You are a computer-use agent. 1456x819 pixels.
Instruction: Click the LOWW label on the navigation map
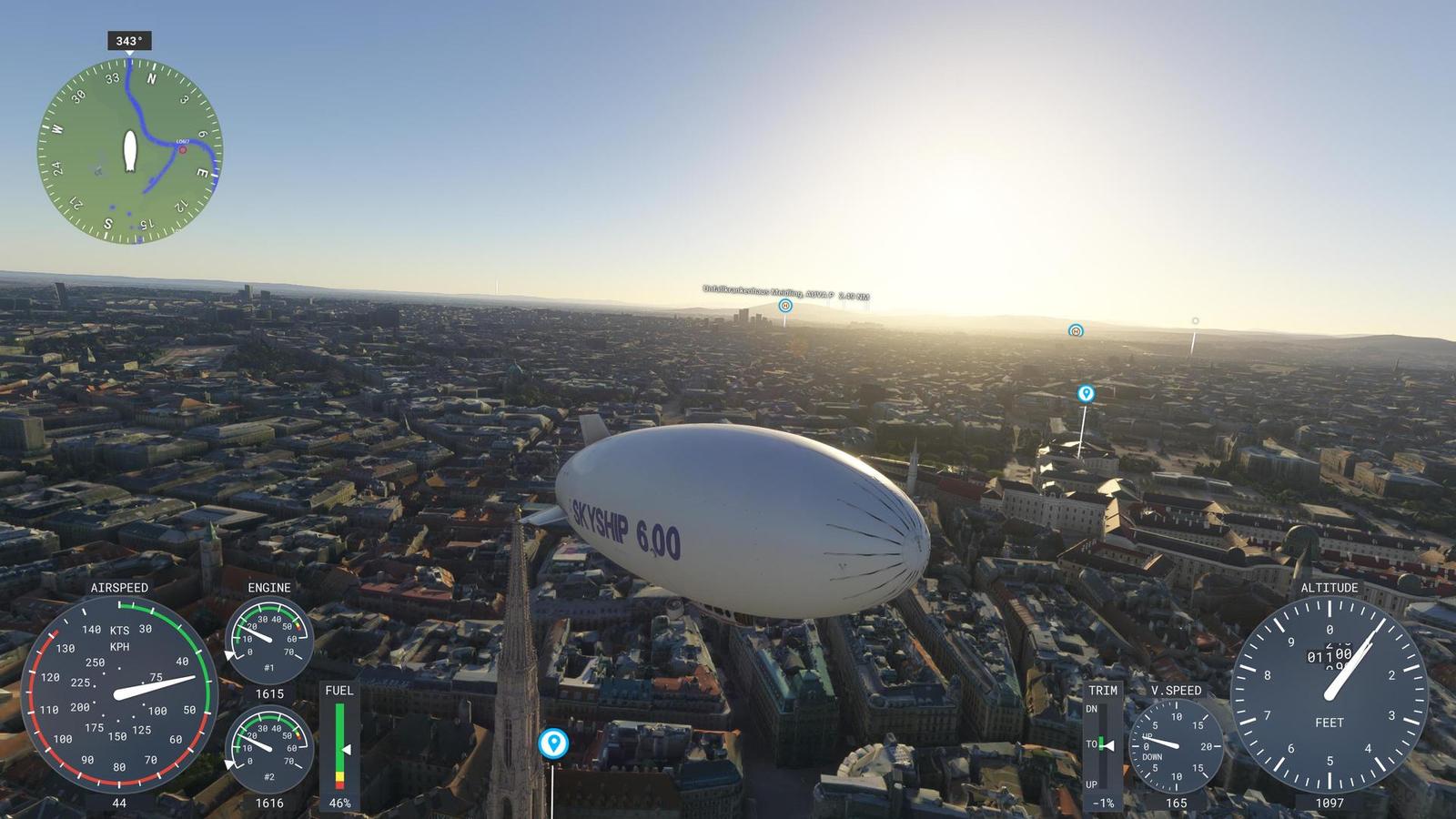[182, 141]
